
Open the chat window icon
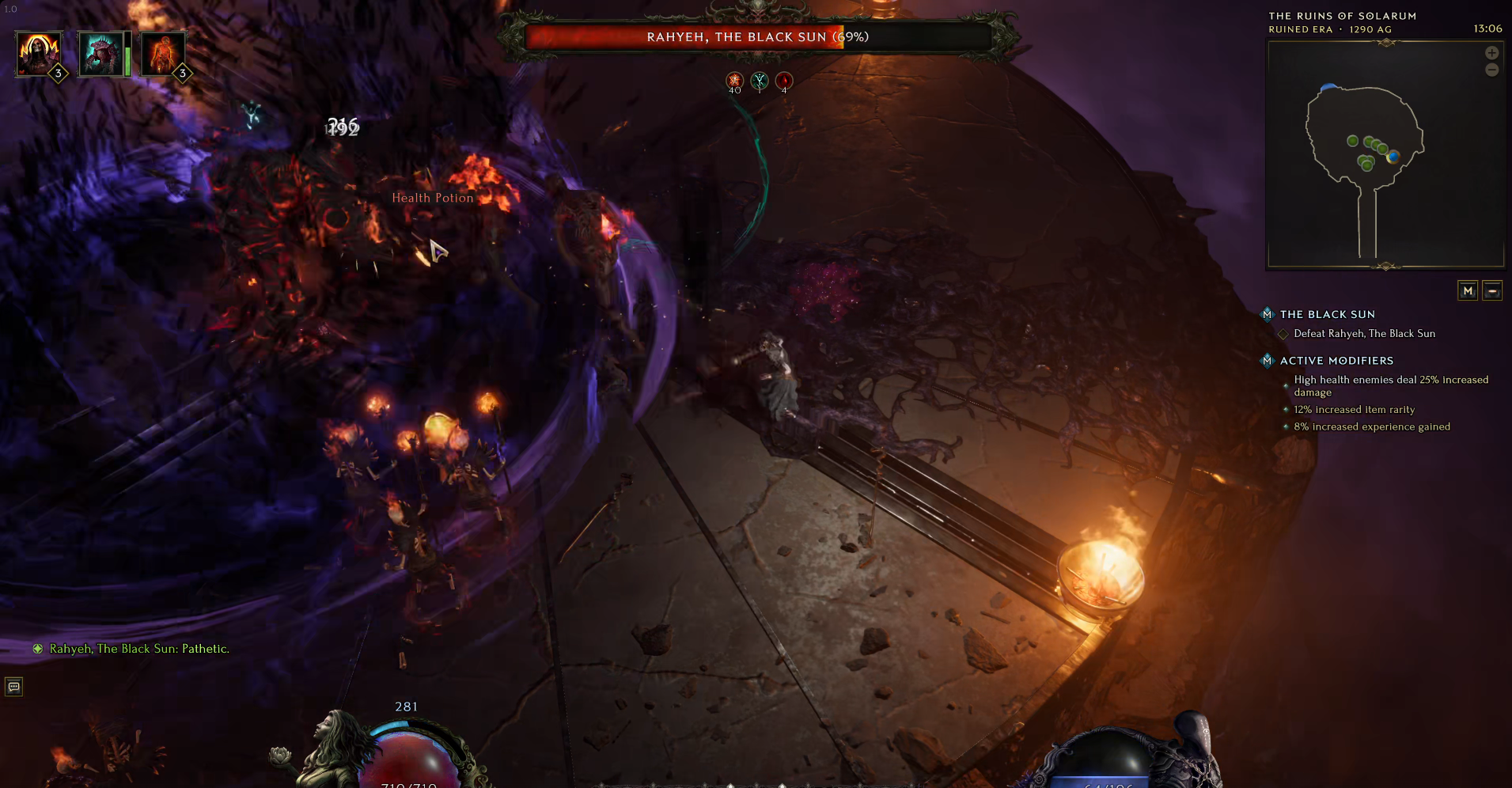point(14,687)
